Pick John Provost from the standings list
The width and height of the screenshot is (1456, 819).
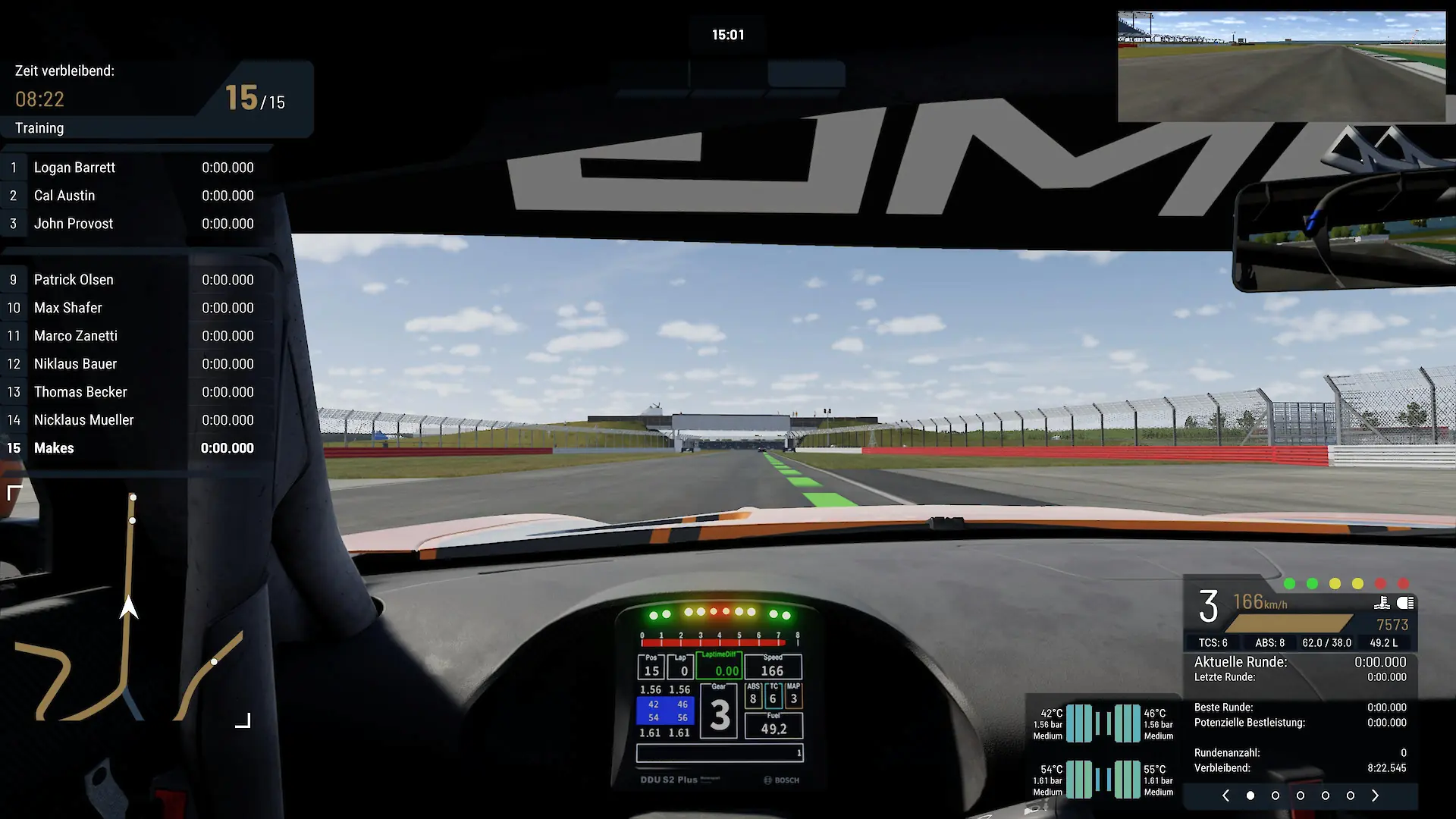(x=136, y=224)
